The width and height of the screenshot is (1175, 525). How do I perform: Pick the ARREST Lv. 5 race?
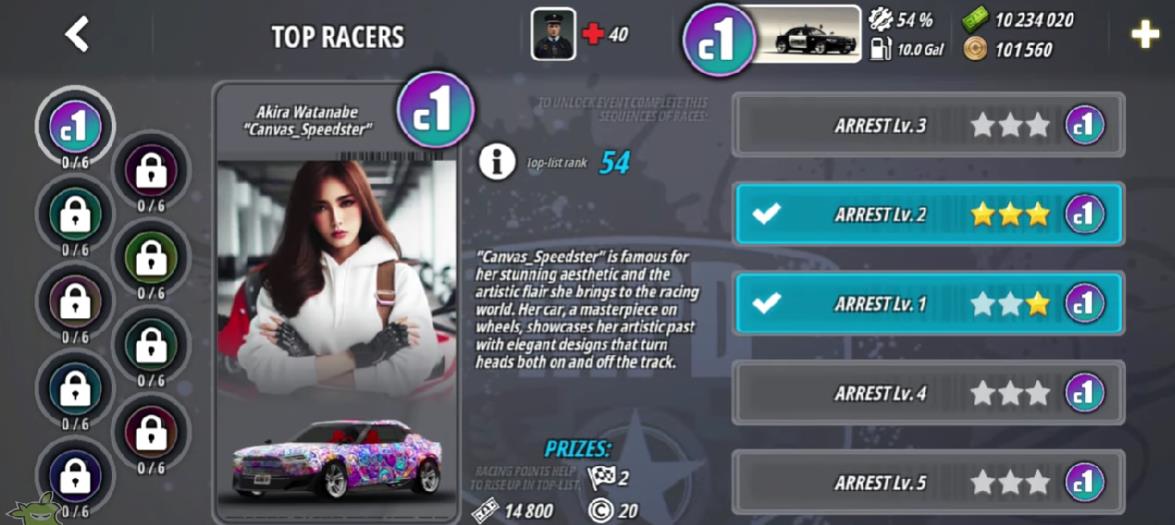click(x=928, y=483)
